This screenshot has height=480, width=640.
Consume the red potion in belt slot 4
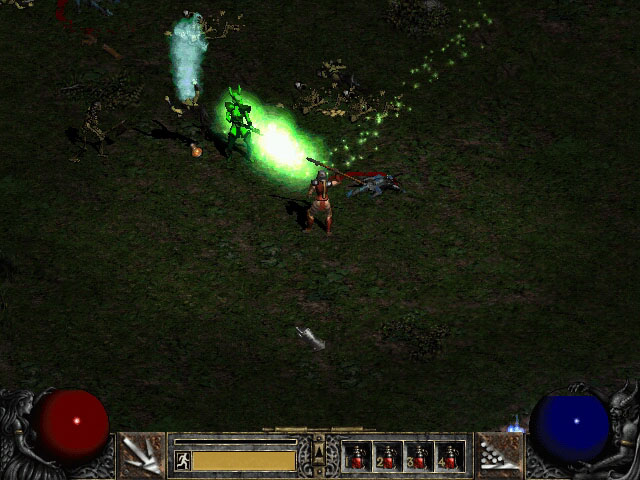click(x=450, y=457)
